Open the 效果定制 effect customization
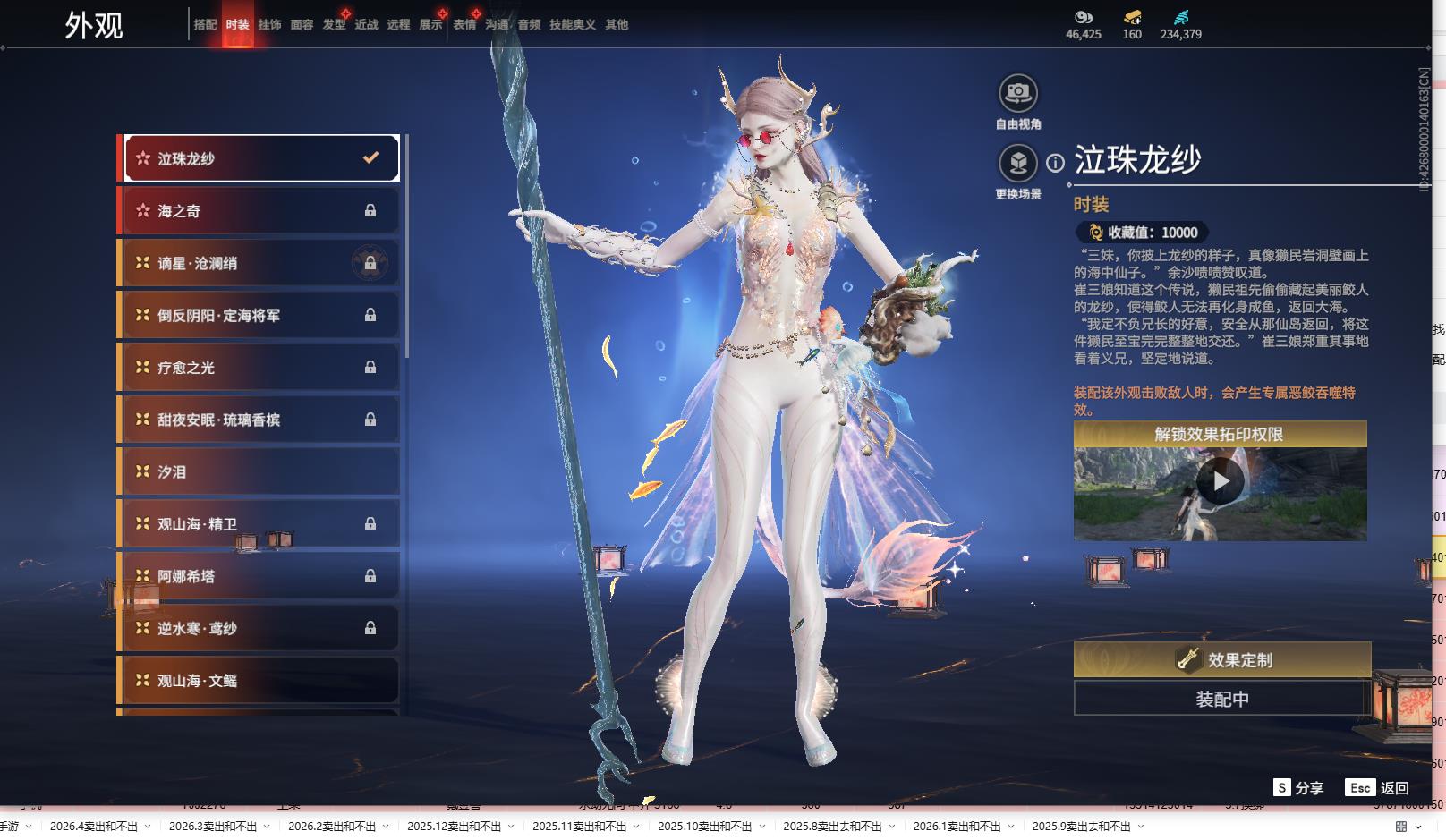 [1221, 660]
